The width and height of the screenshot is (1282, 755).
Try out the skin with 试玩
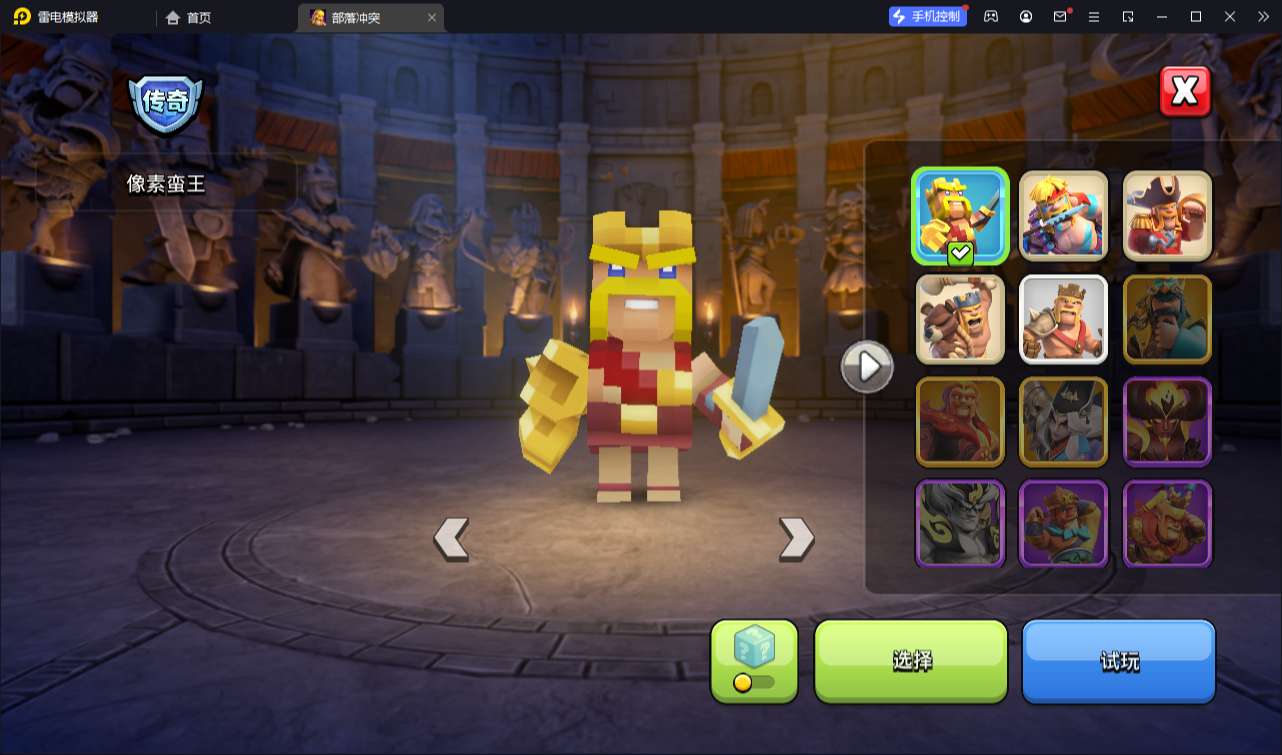coord(1118,660)
